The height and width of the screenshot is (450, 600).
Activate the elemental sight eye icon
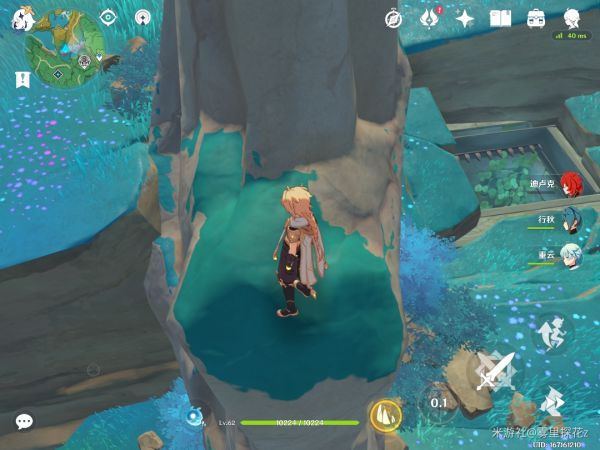click(x=109, y=17)
